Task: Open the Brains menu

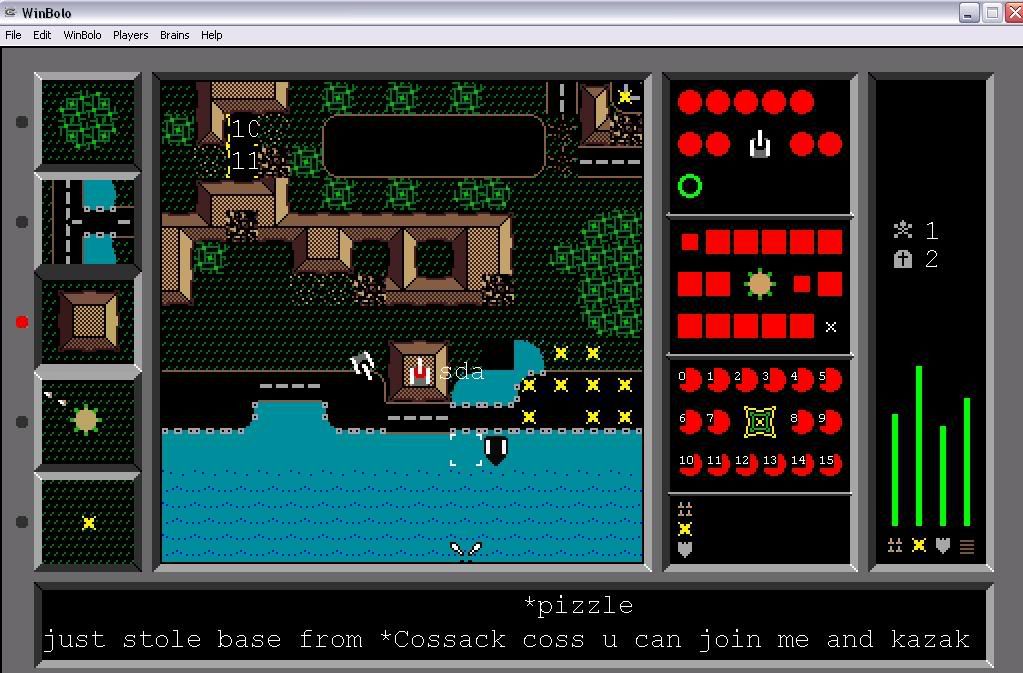Action: (x=174, y=35)
